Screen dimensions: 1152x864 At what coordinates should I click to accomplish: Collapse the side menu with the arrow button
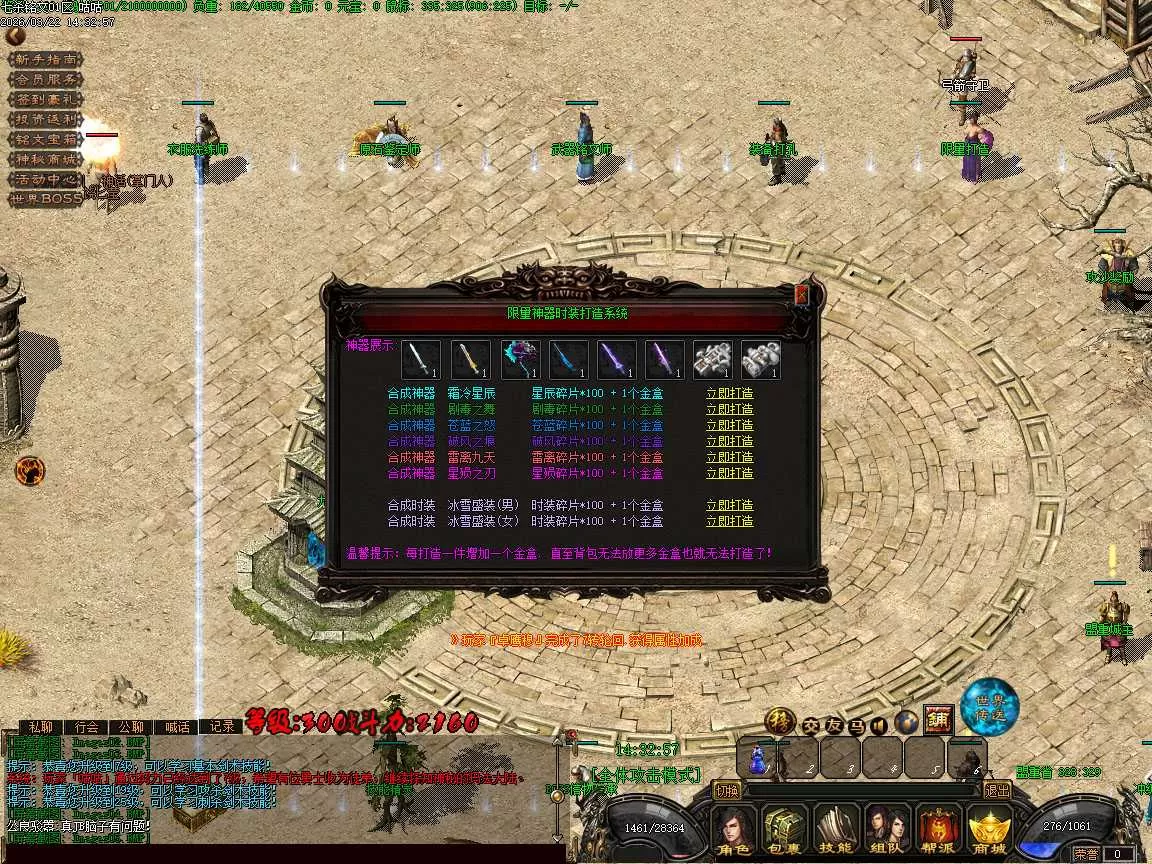coord(14,36)
